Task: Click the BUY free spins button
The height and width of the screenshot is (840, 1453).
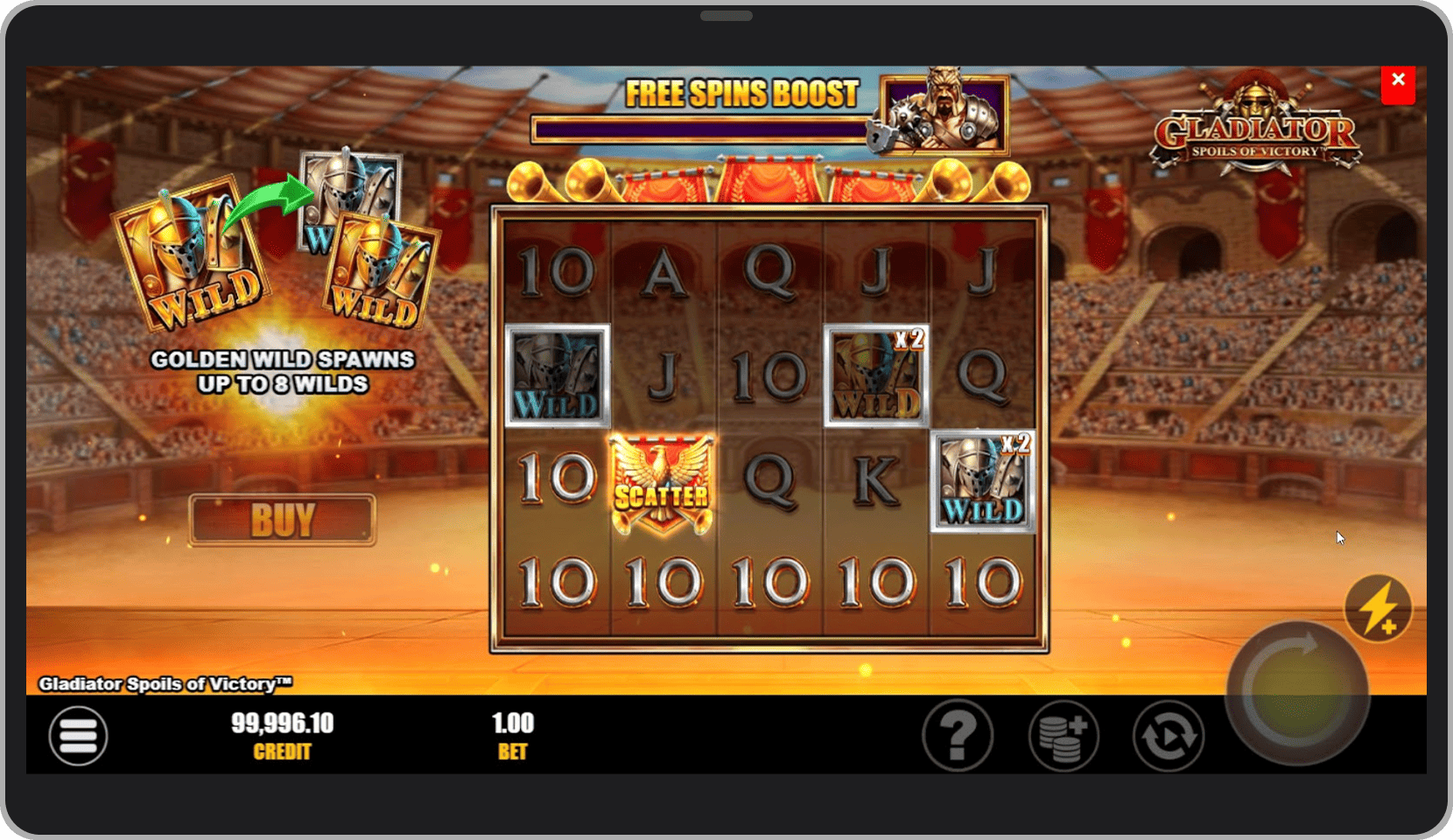Action: point(282,520)
